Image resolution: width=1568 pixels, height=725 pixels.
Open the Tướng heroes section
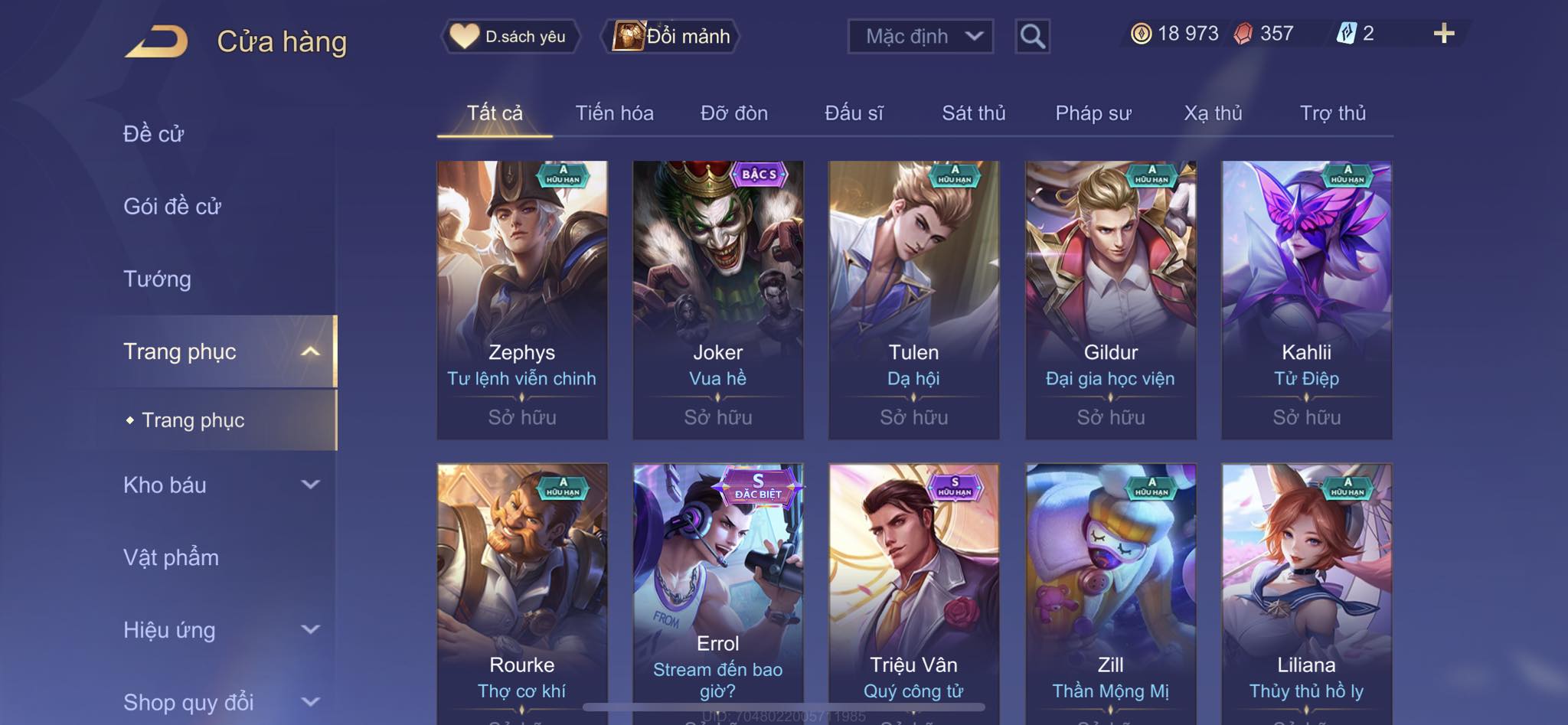(x=157, y=279)
